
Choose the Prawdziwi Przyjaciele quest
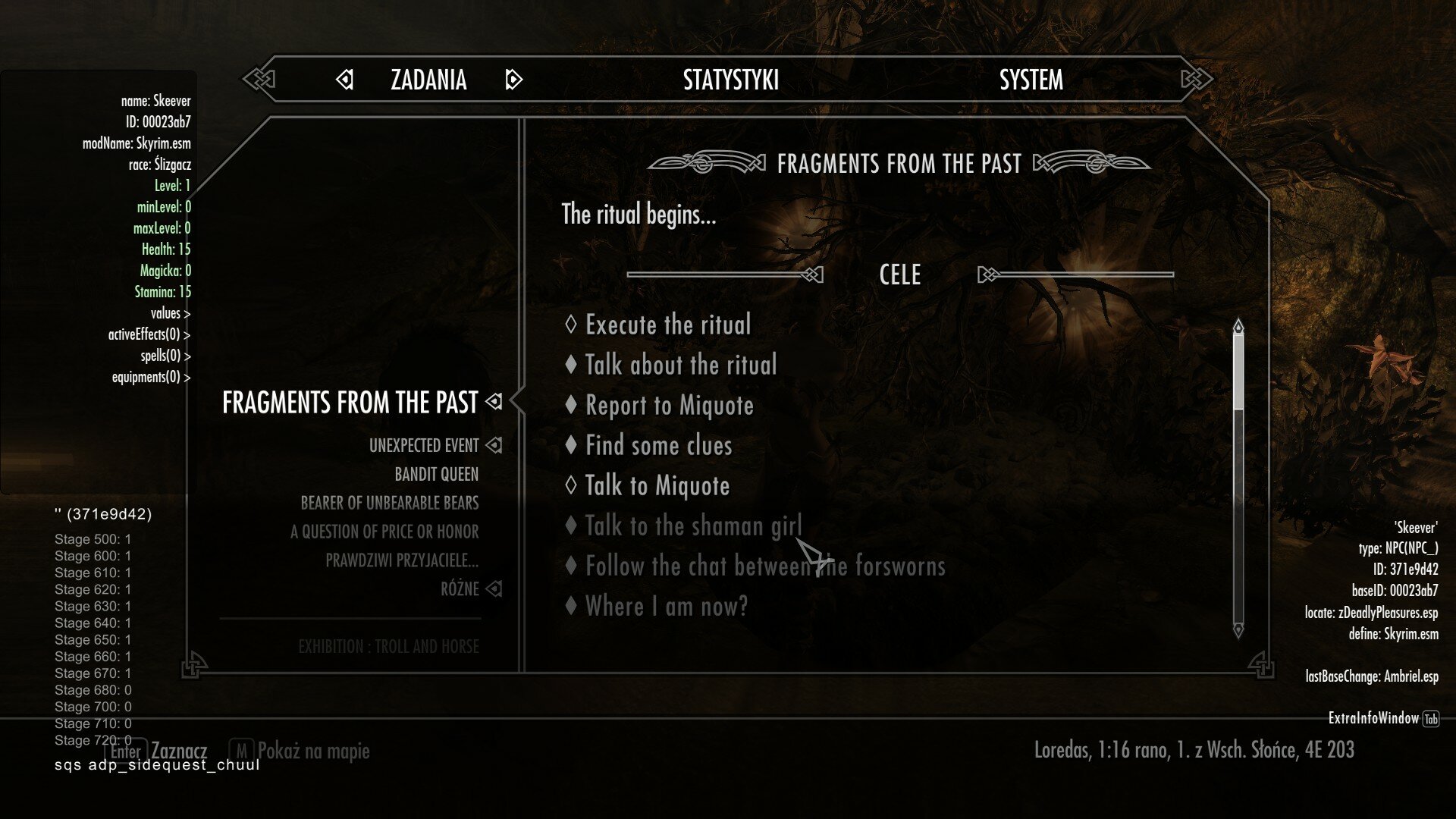(402, 560)
